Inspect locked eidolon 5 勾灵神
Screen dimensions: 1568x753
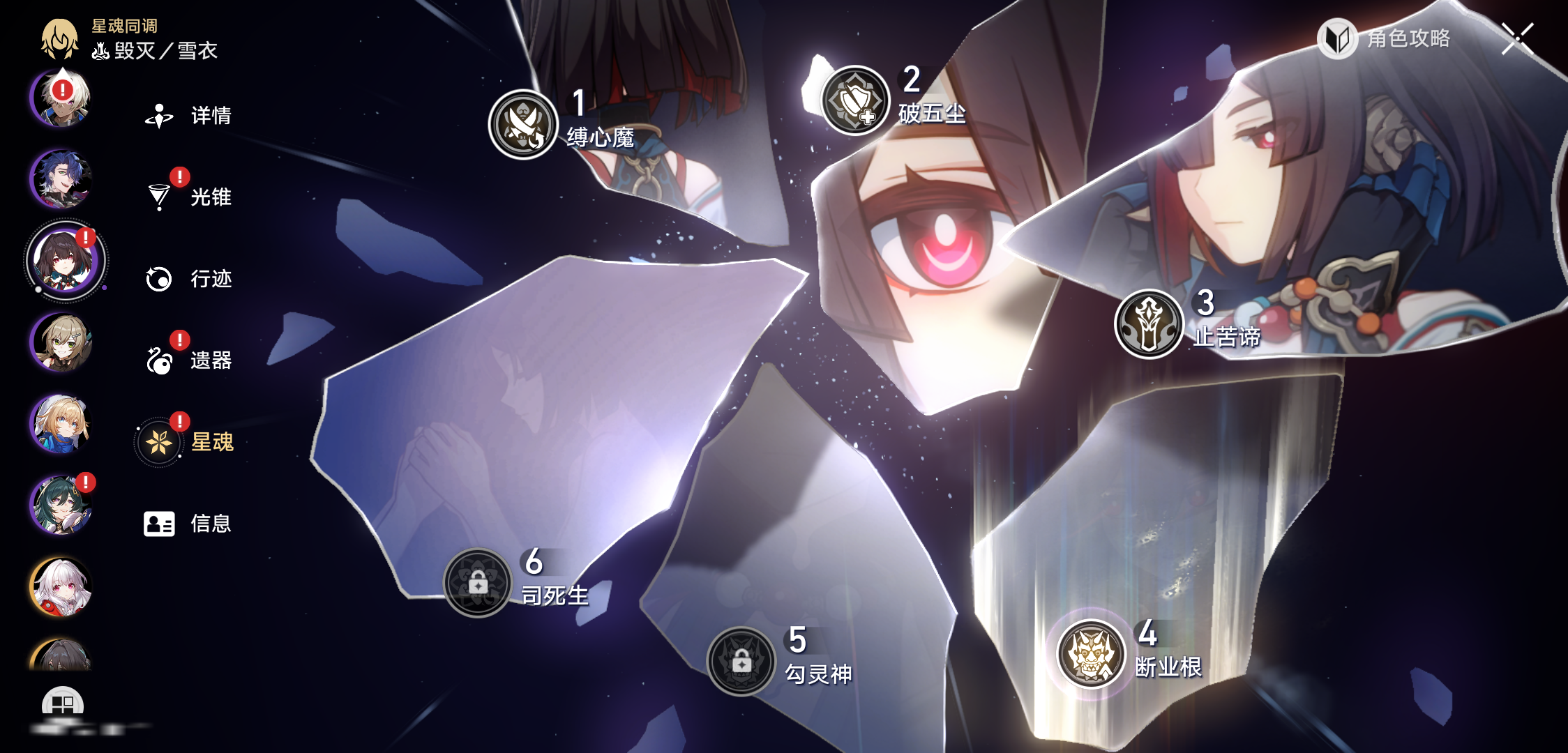click(x=741, y=662)
